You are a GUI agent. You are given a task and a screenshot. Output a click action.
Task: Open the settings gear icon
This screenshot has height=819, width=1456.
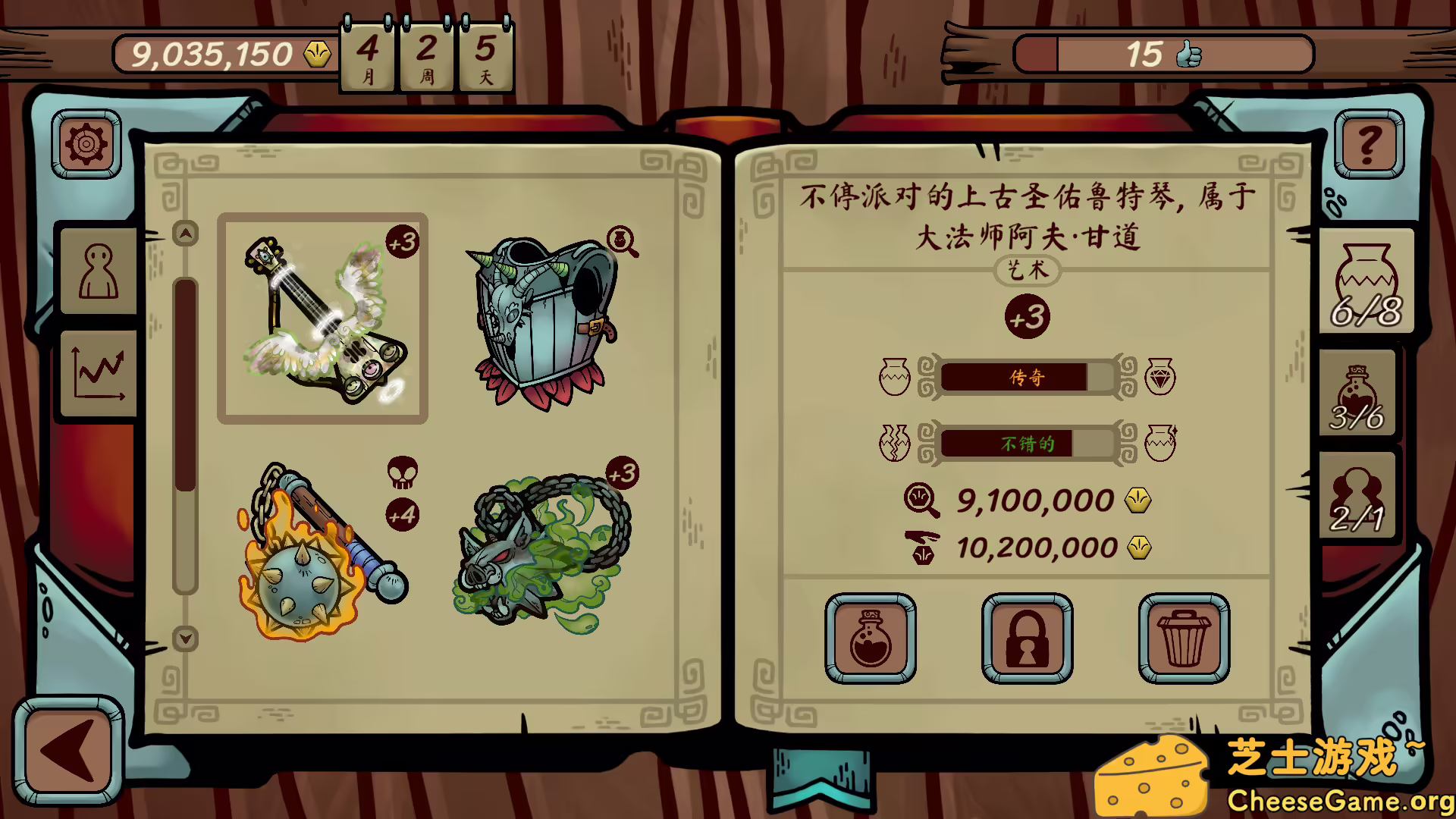click(x=86, y=144)
